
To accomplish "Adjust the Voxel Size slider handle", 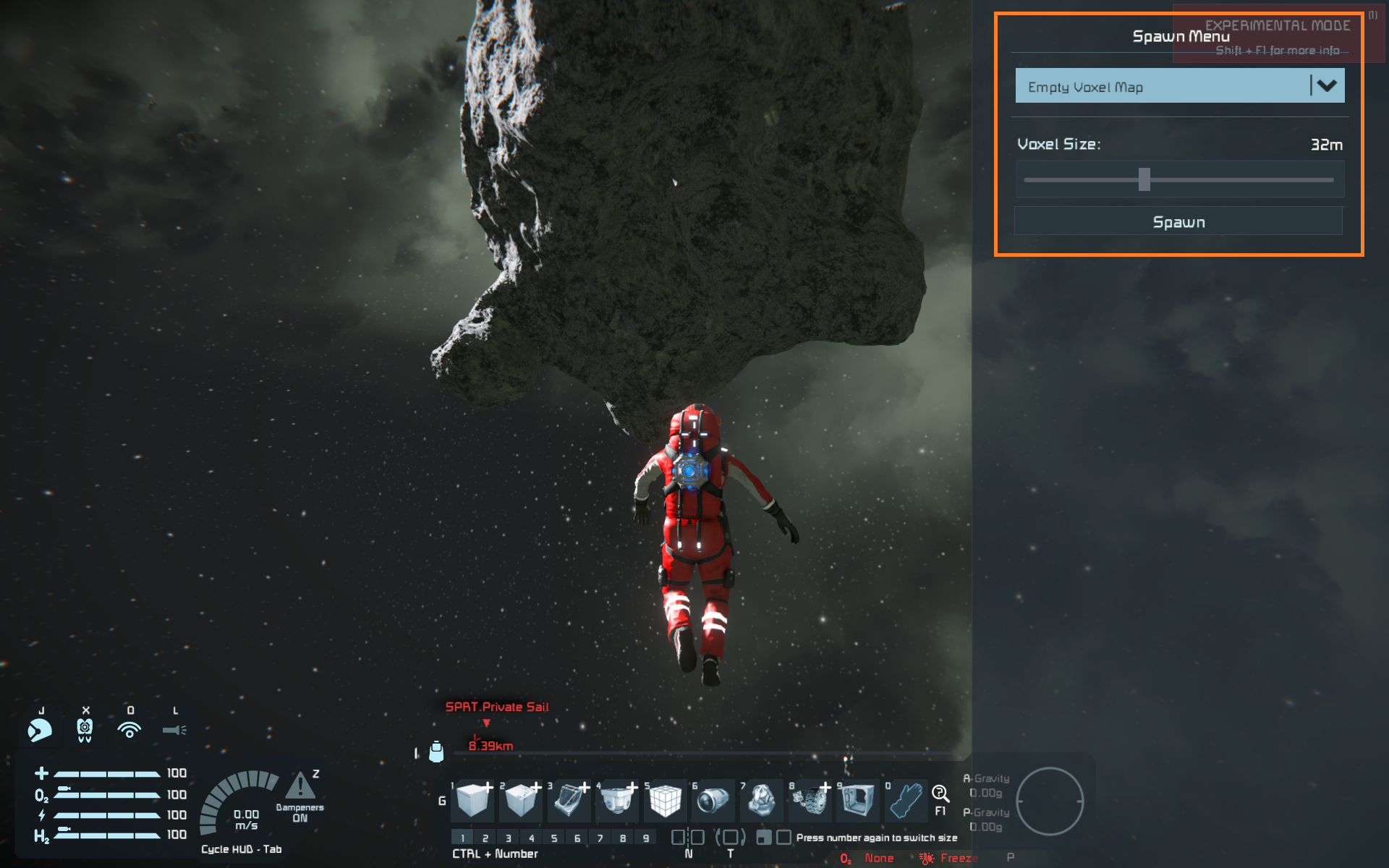I will pyautogui.click(x=1144, y=179).
